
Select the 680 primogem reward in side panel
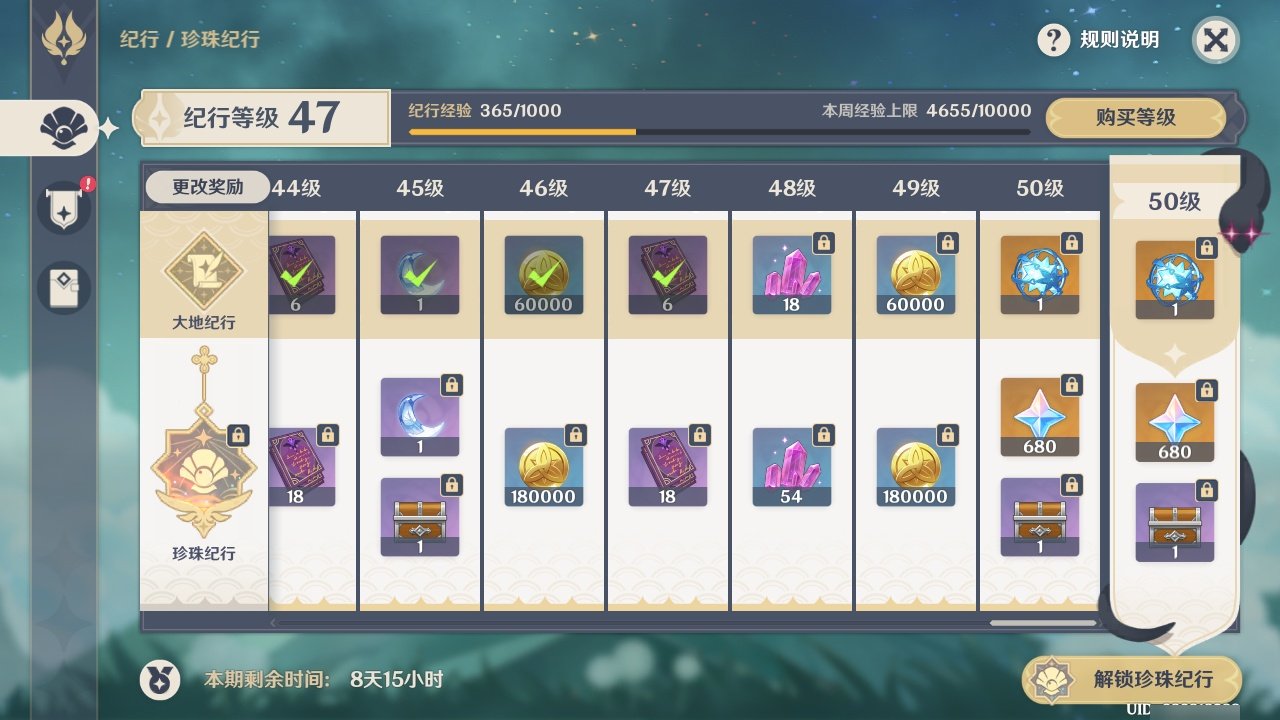(1174, 422)
